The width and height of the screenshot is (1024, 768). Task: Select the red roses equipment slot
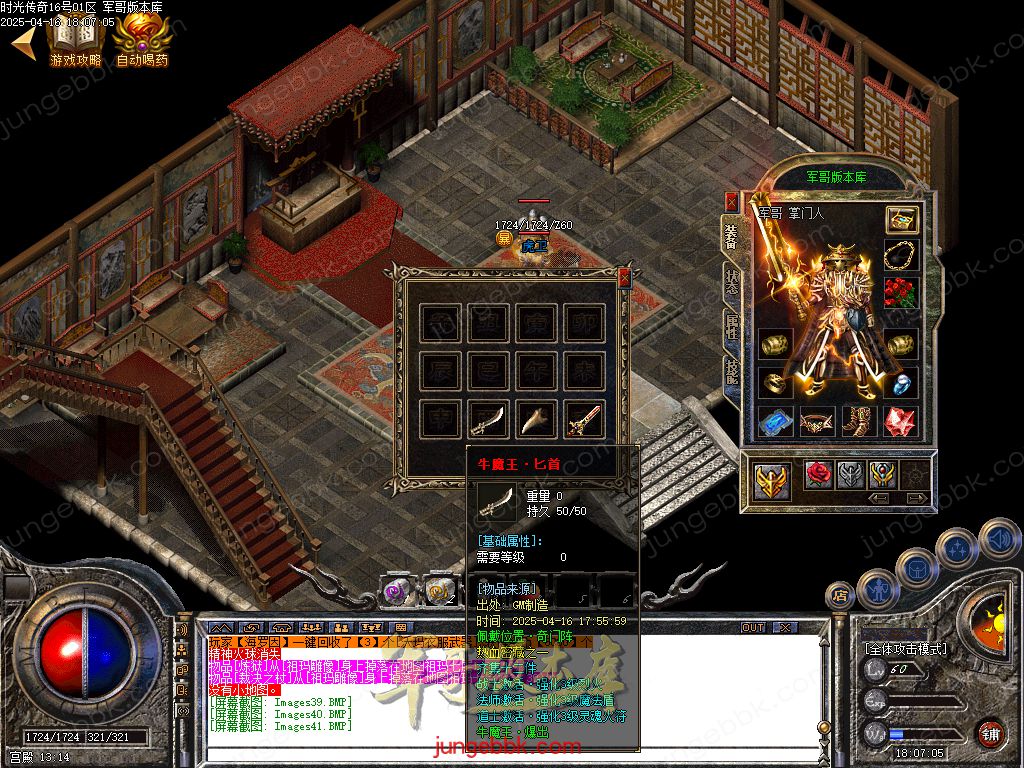coord(901,293)
